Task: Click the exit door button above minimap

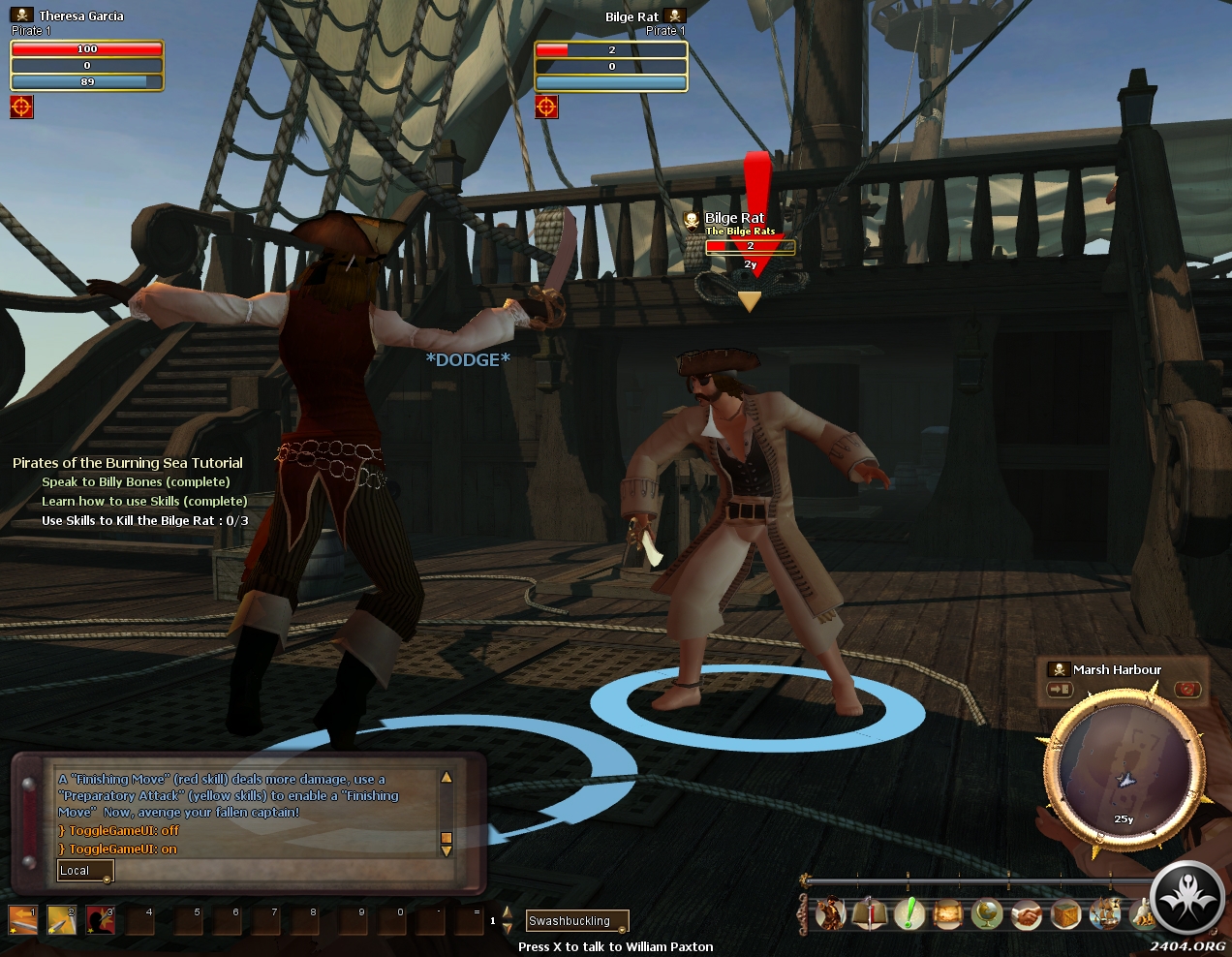Action: 1060,690
